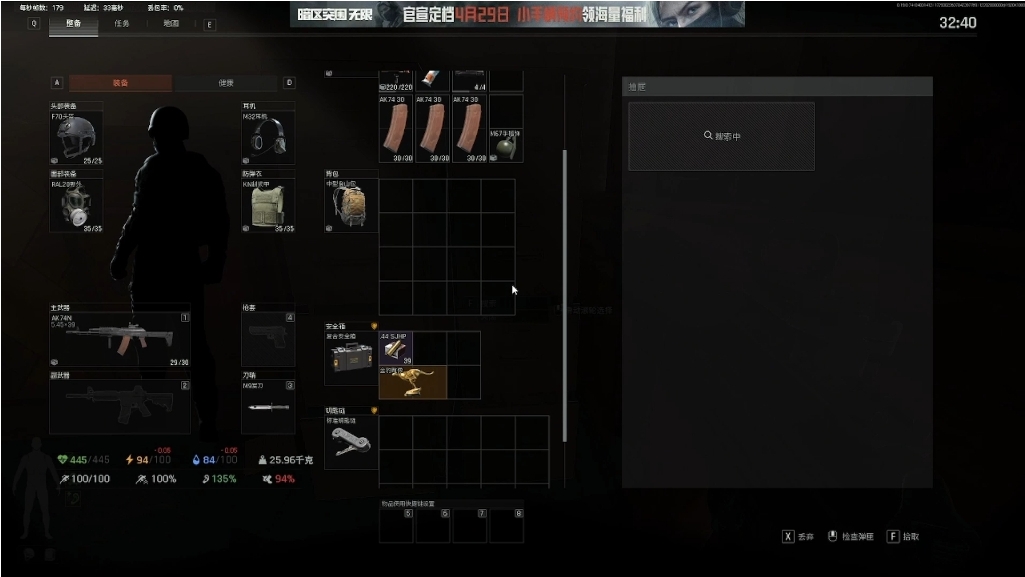The height and width of the screenshot is (577, 1025).
Task: Switch to the 健康 (Health) sub-tab
Action: tap(228, 83)
